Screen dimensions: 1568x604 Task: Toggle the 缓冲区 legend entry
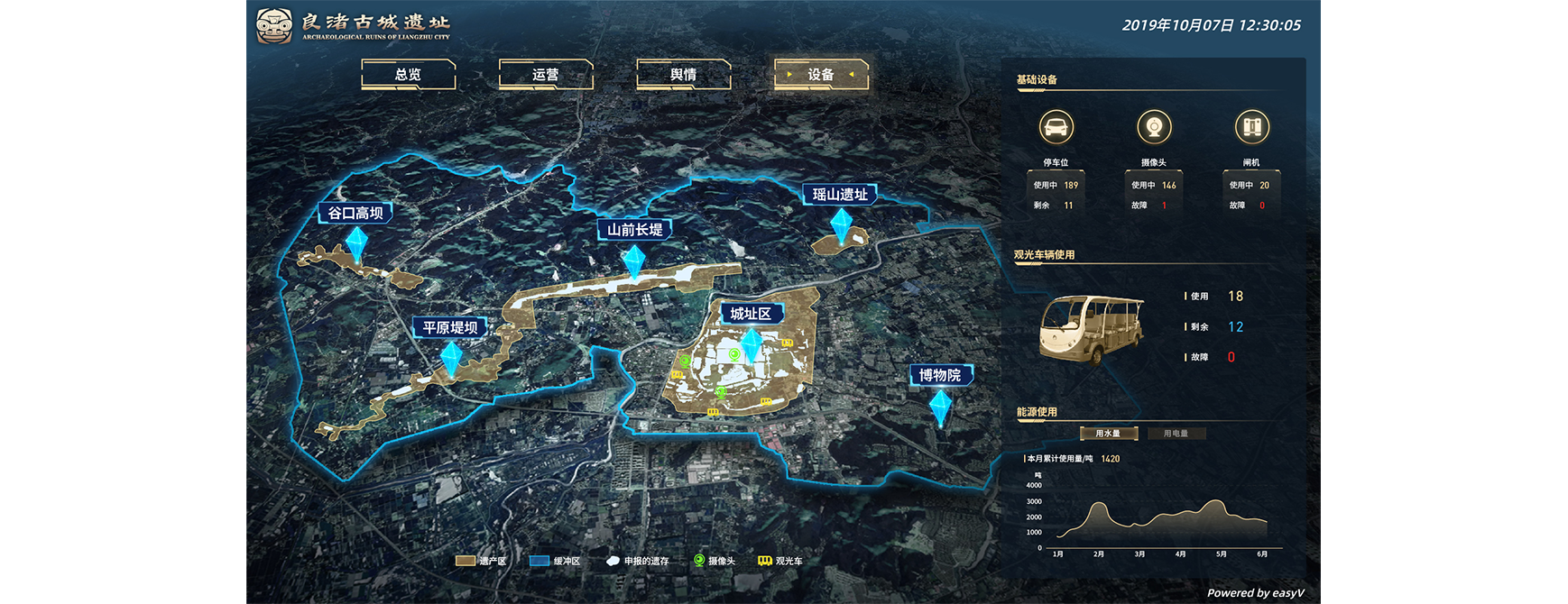click(x=555, y=561)
